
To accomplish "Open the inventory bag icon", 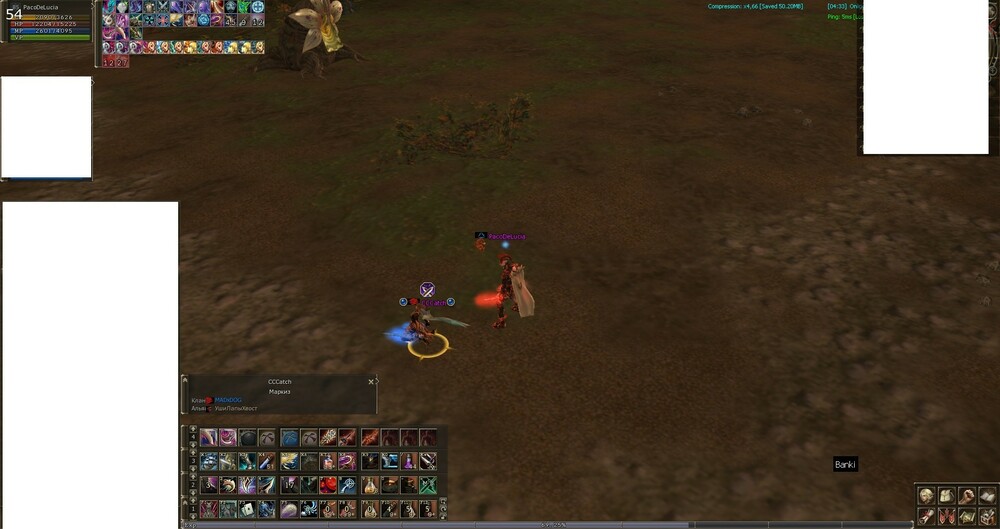I will 947,495.
